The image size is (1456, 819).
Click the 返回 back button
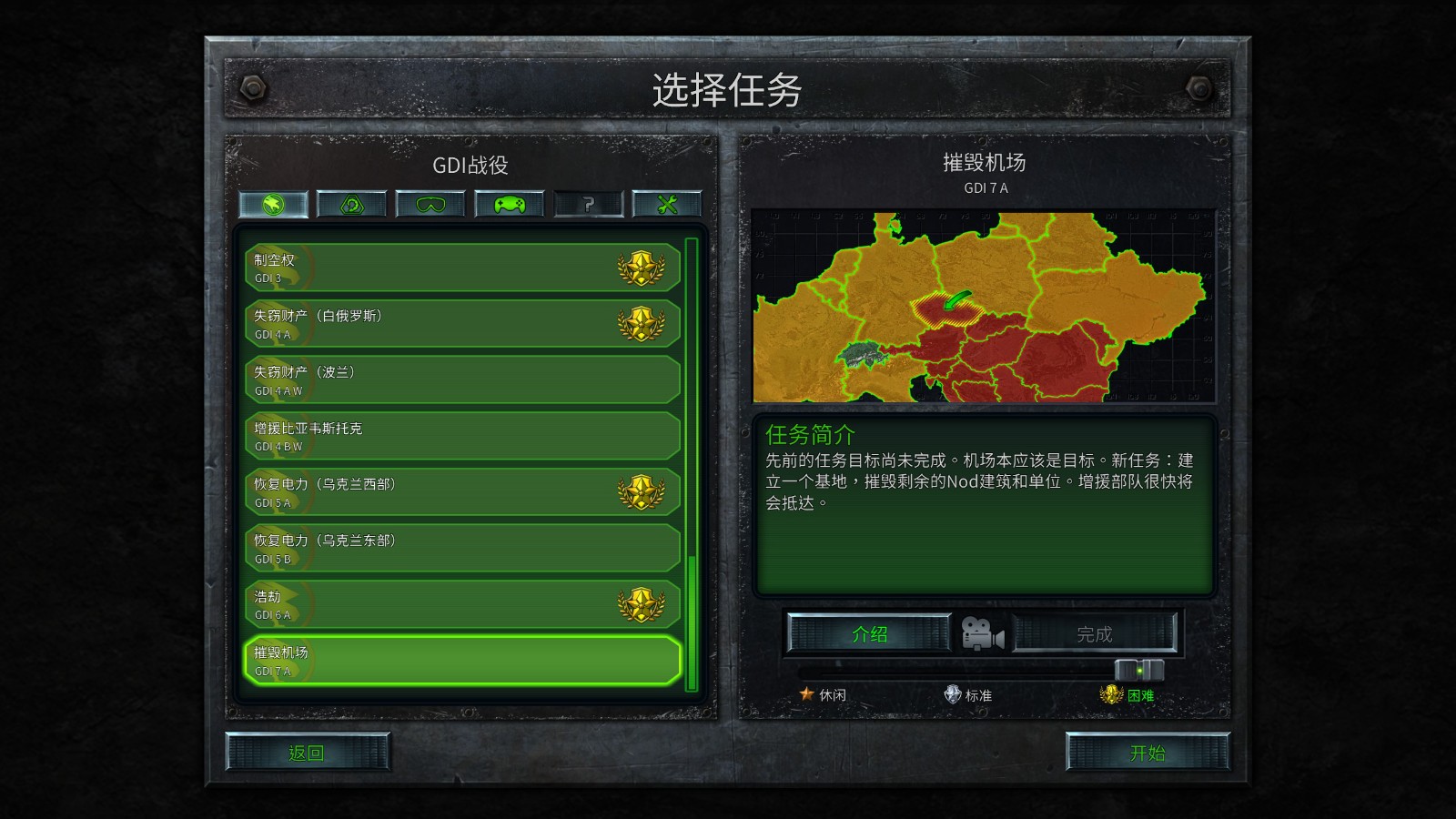308,754
